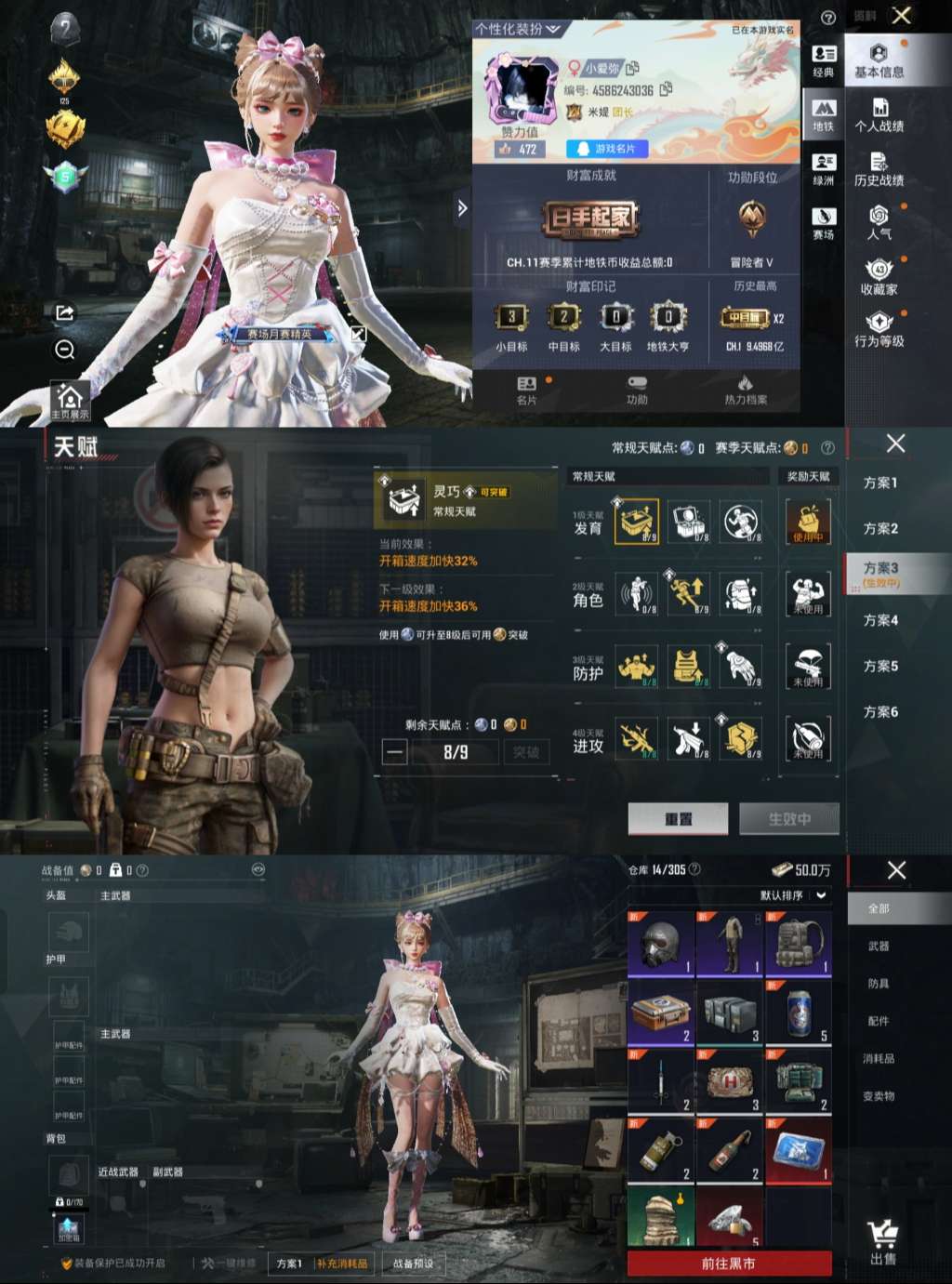Select talent loadout 方案1
952x1284 pixels.
[x=879, y=483]
